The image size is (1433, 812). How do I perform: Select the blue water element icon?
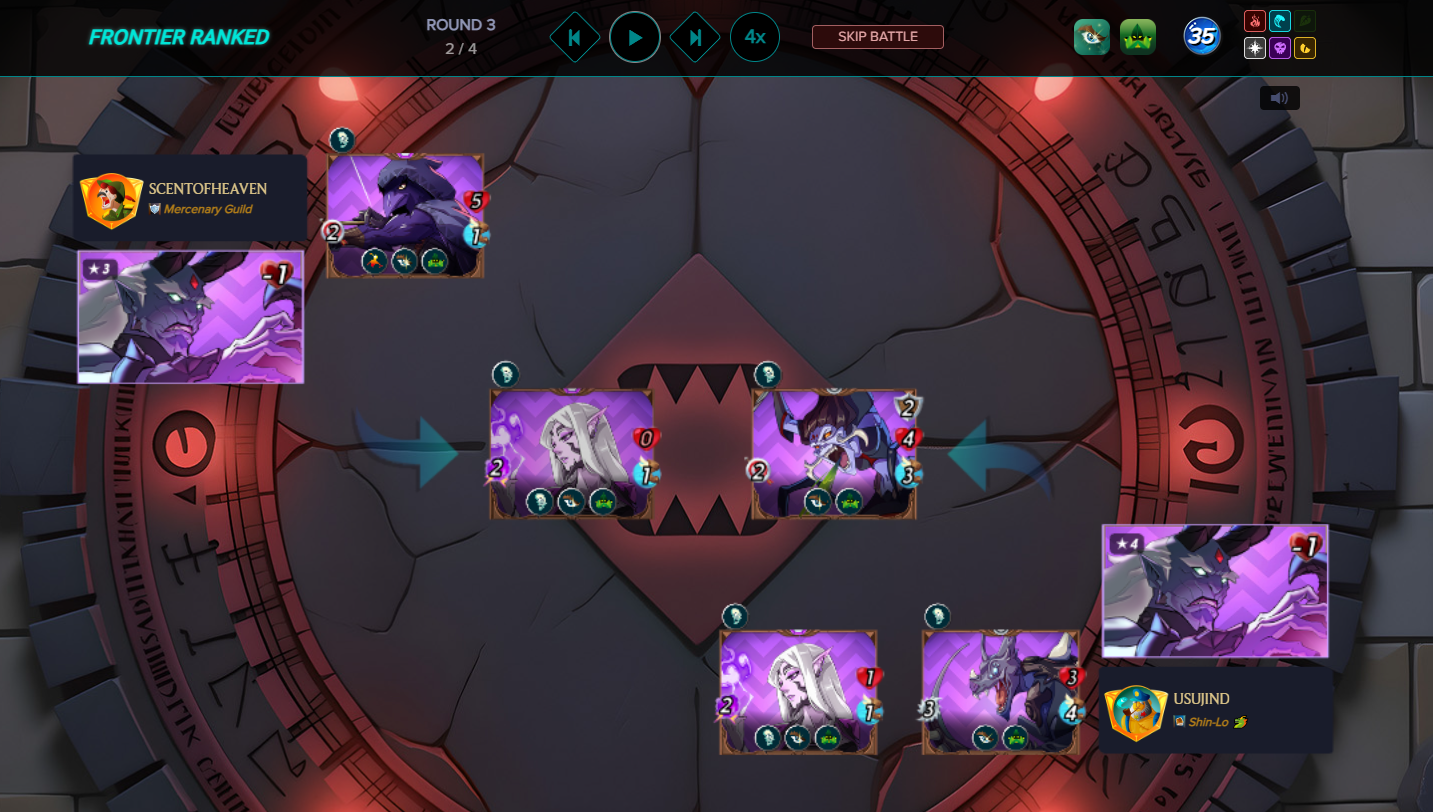[x=1280, y=21]
